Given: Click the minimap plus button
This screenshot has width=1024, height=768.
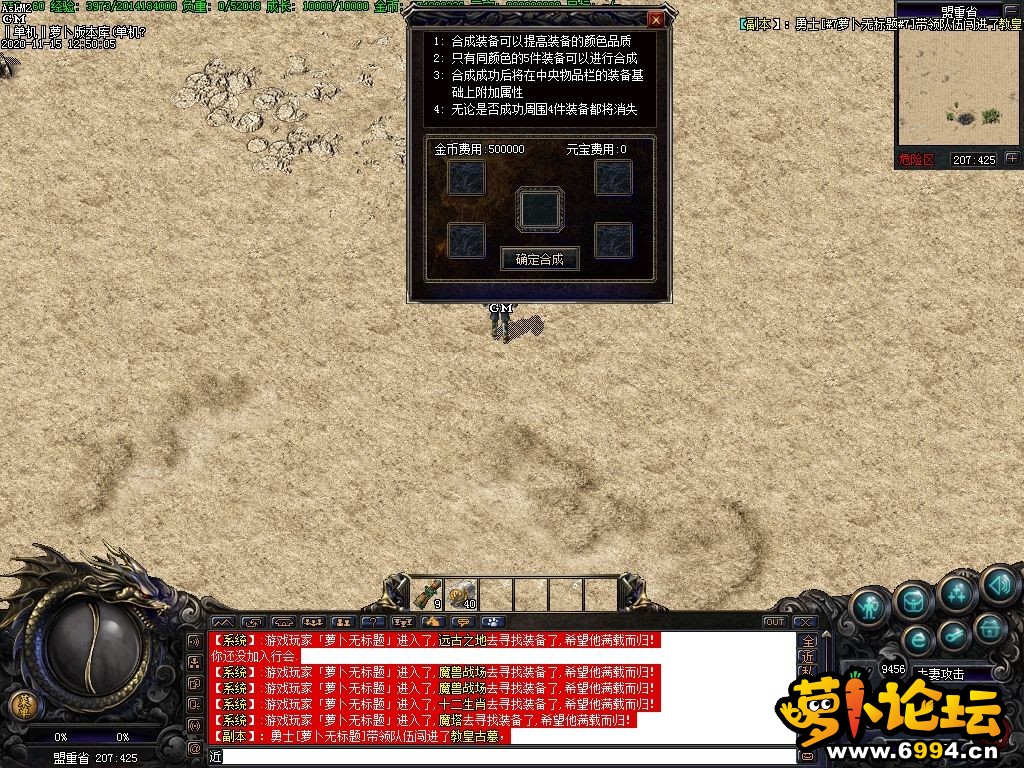Looking at the screenshot, I should click(x=1012, y=158).
